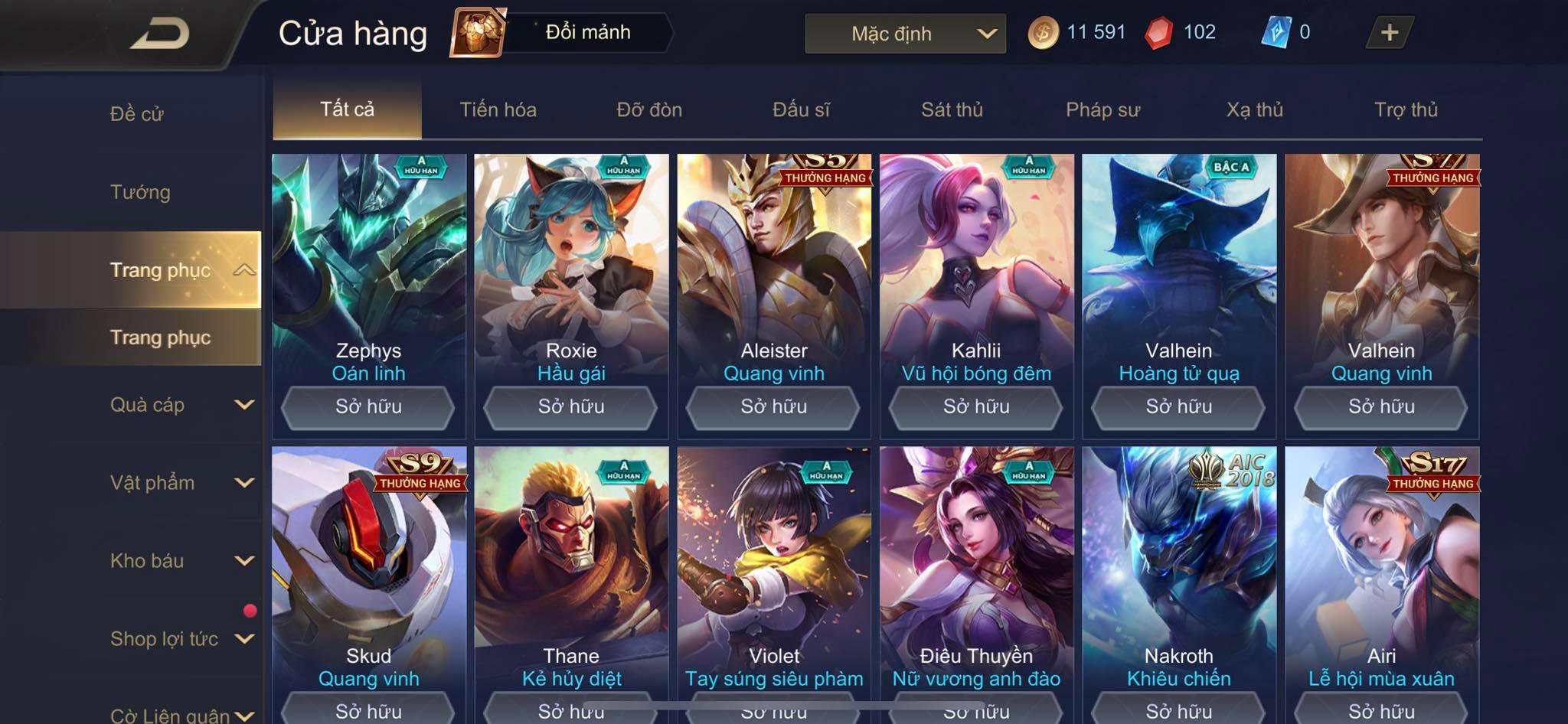
Task: Filter skins by Sát thủ
Action: pyautogui.click(x=952, y=109)
